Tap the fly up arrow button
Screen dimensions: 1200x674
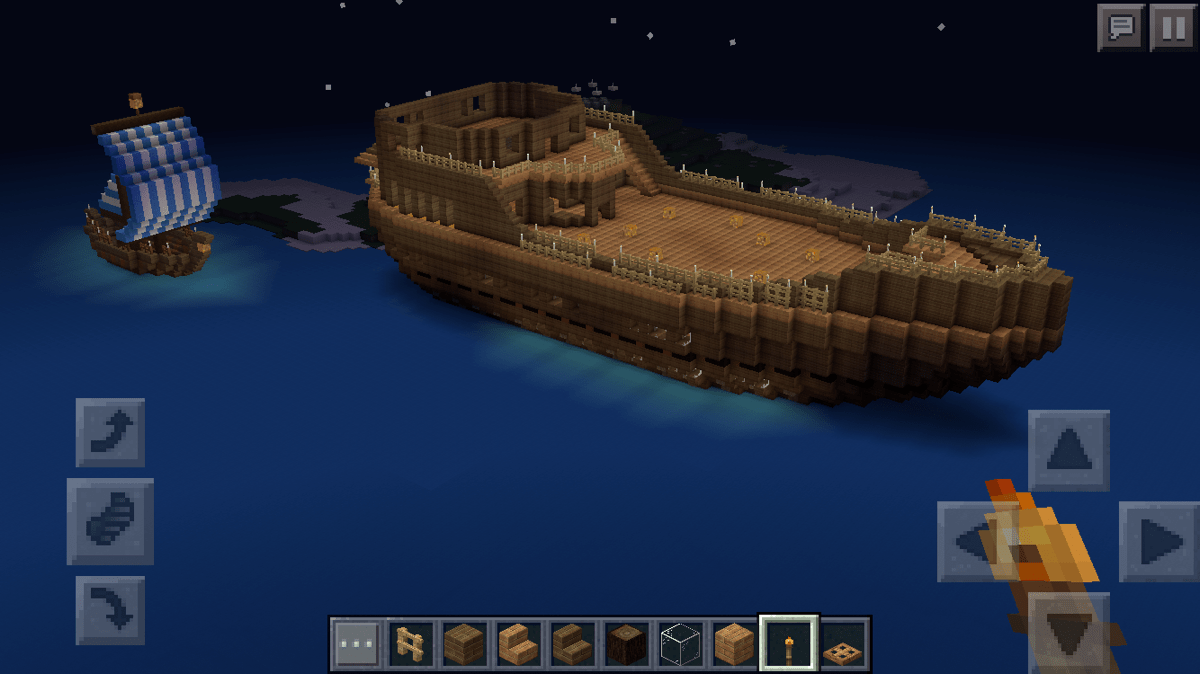click(x=110, y=432)
